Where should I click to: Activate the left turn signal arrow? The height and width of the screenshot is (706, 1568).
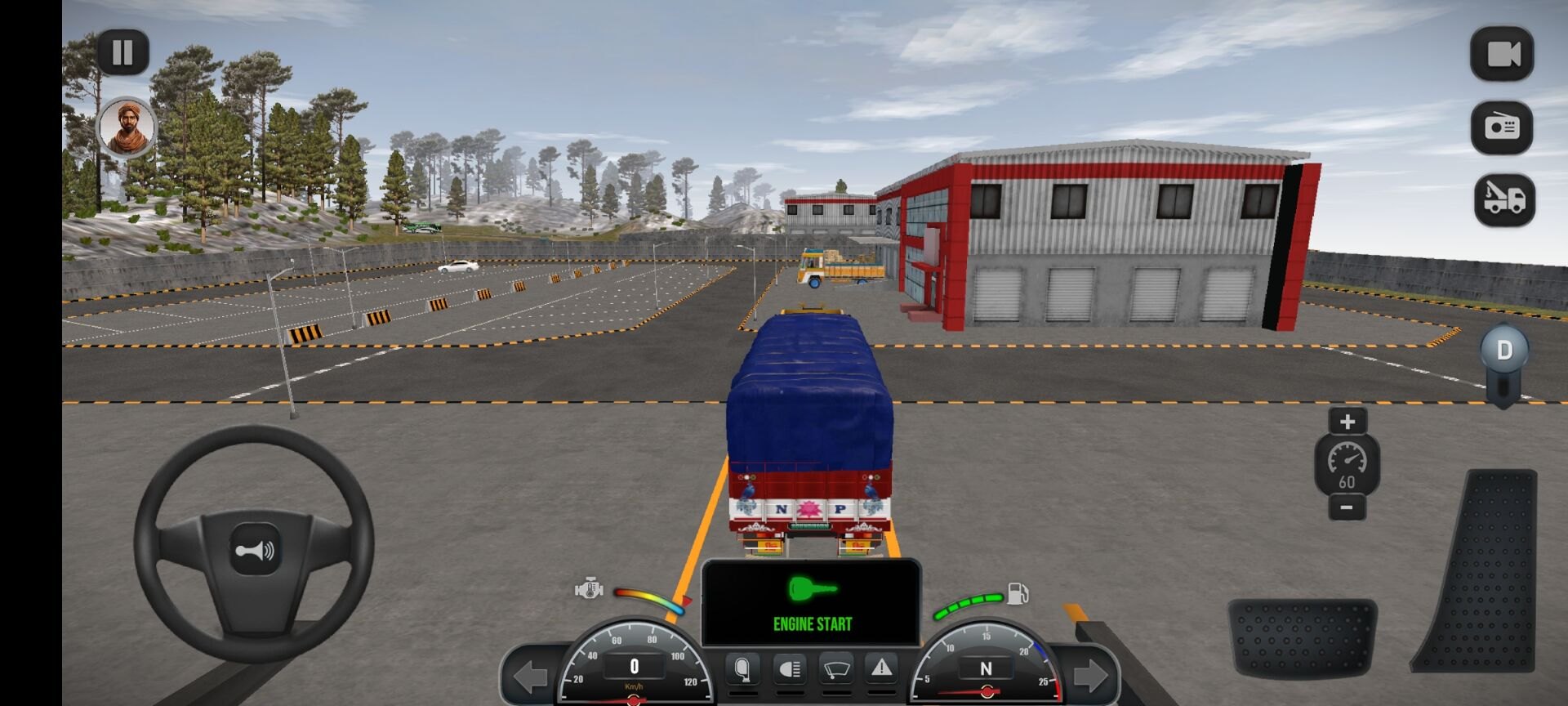coord(530,676)
